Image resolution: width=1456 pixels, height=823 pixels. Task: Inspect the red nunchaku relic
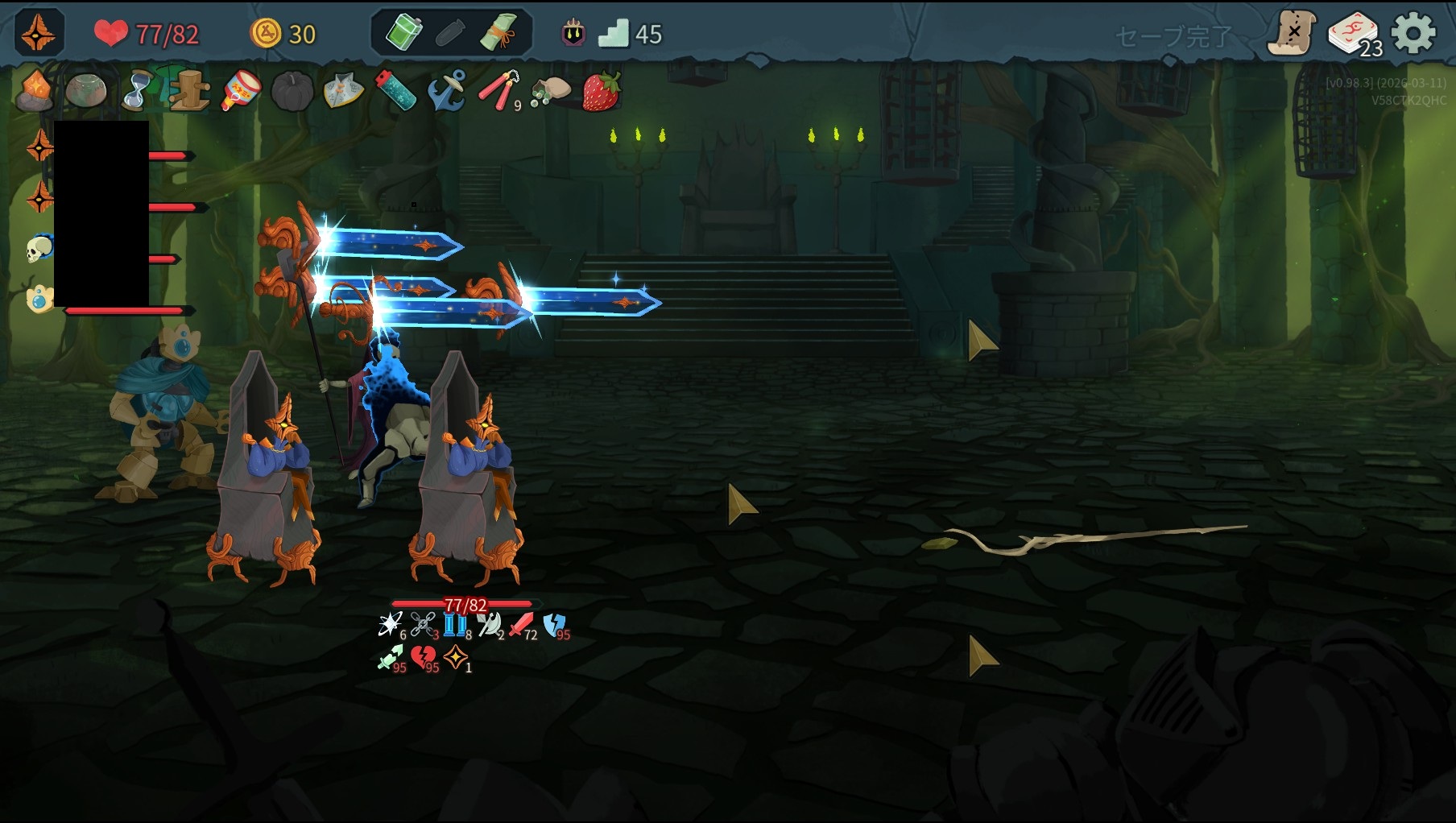pyautogui.click(x=499, y=91)
